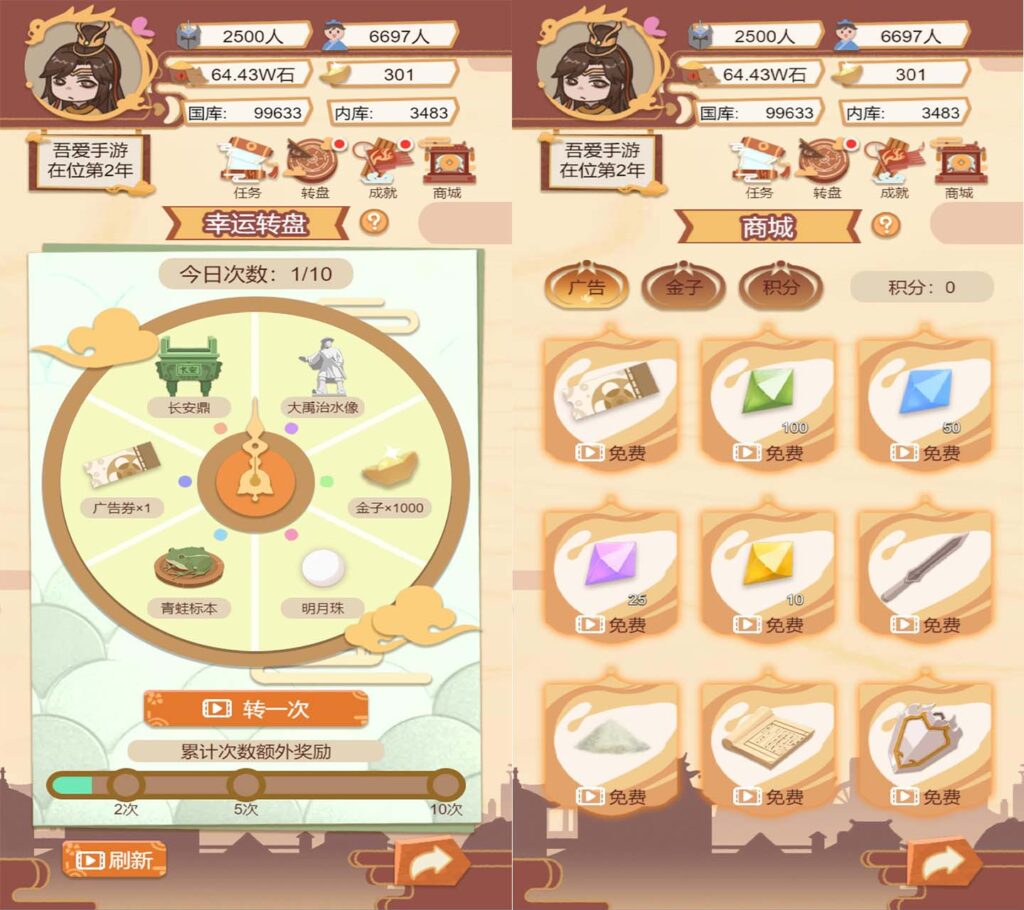Switch to the 广告 shop tab
Viewport: 1024px width, 910px height.
point(587,288)
